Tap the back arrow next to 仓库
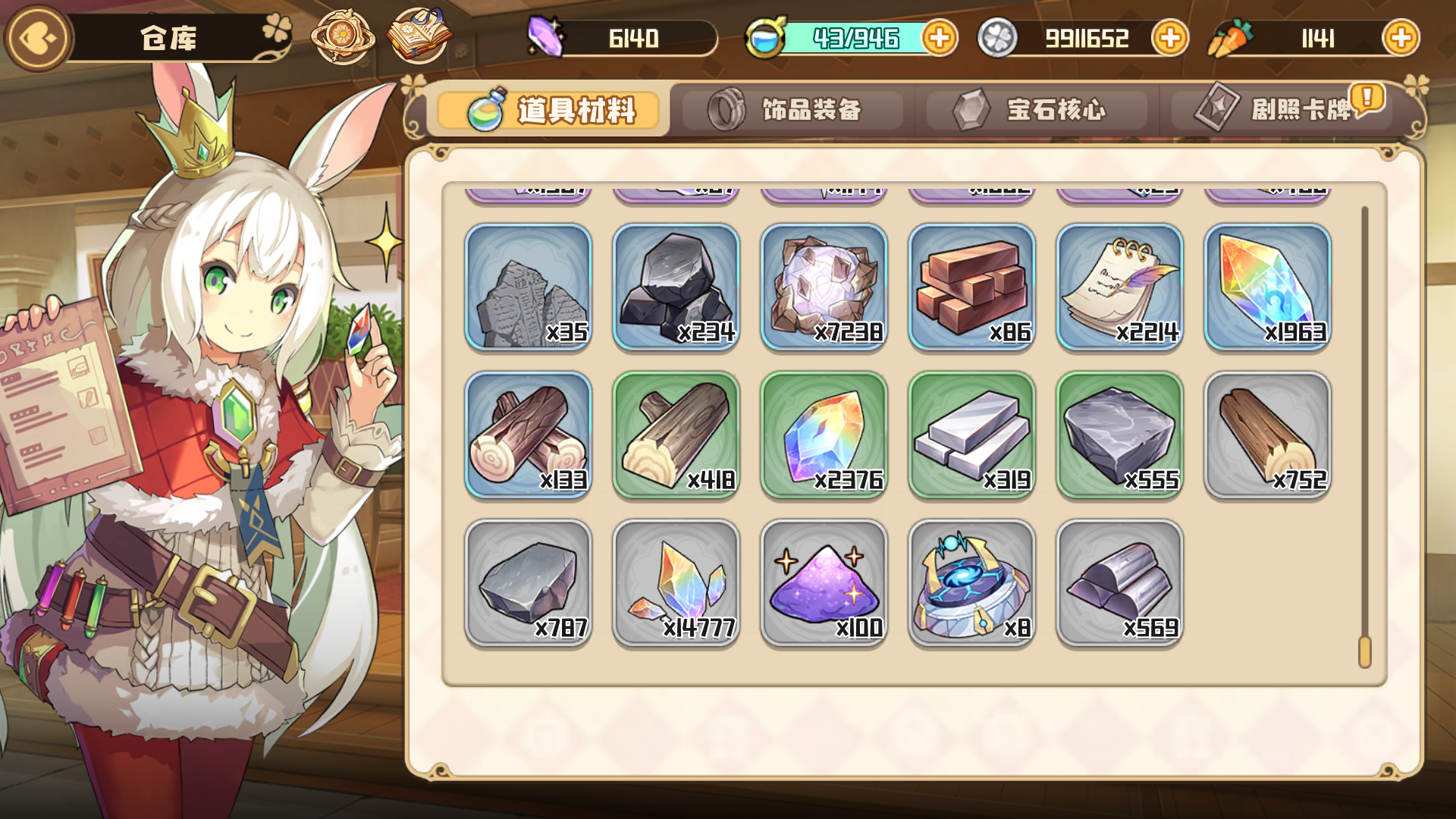The width and height of the screenshot is (1456, 819). pos(38,36)
